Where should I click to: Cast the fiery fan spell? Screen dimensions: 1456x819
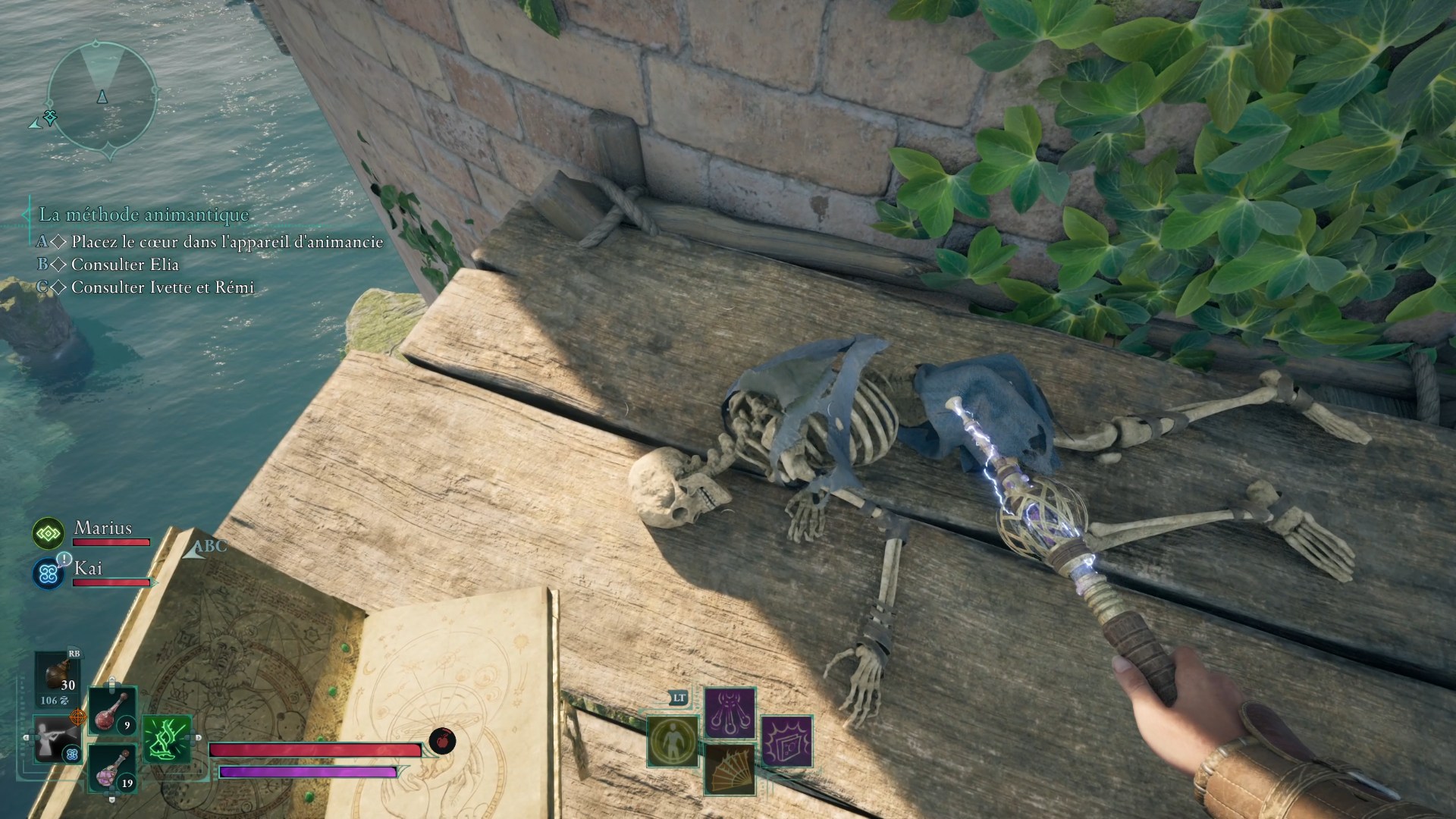pos(730,769)
